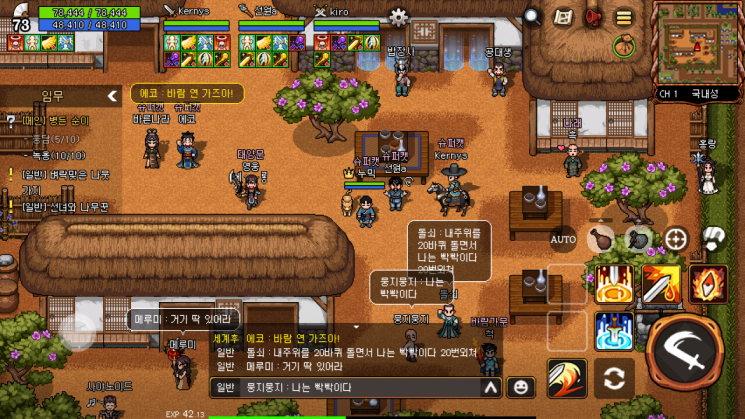Click the red megaphone announcement icon
745x419 pixels.
coord(593,16)
